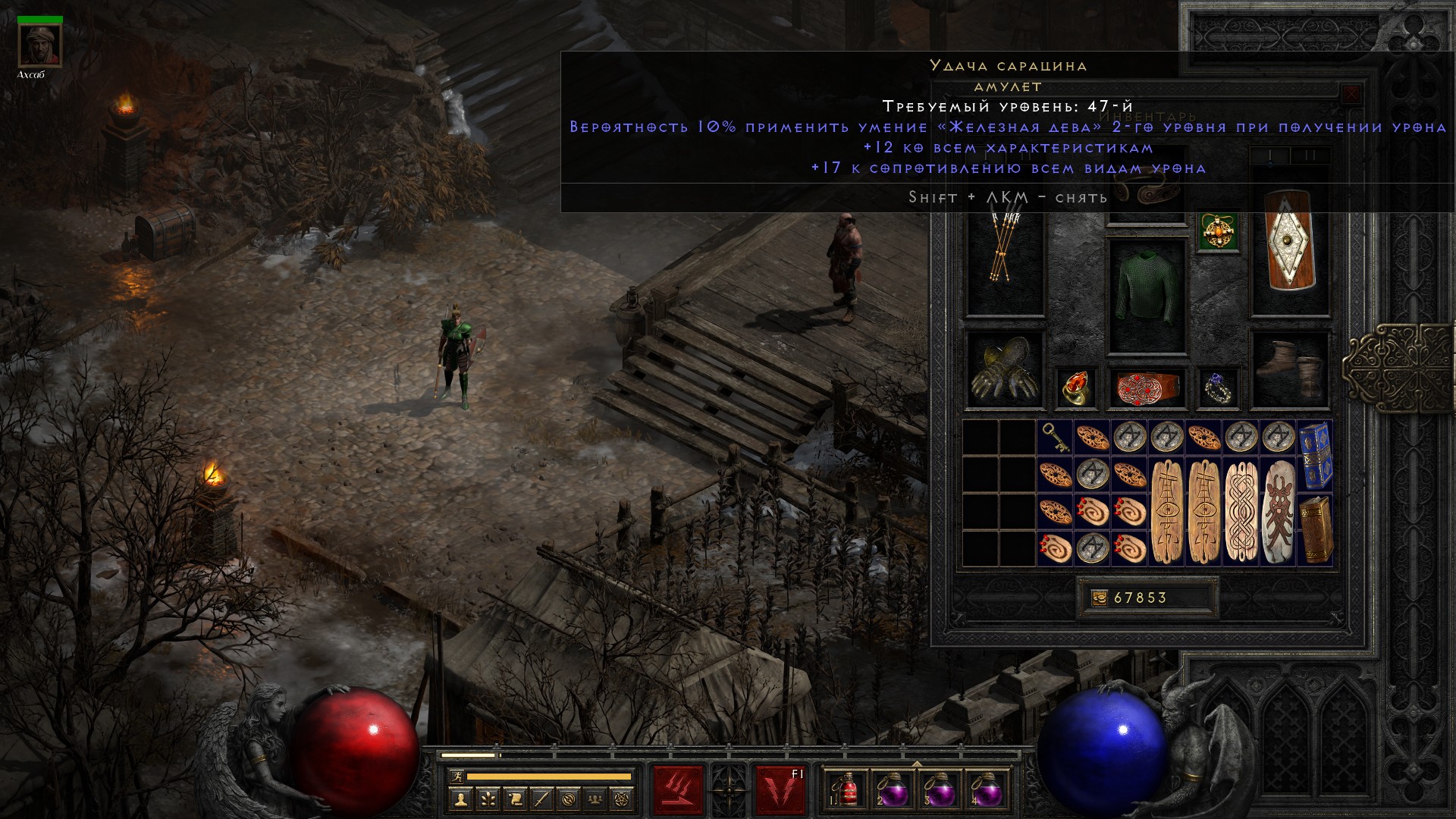The width and height of the screenshot is (1456, 819).
Task: Select the orange gem ring
Action: pyautogui.click(x=1075, y=388)
